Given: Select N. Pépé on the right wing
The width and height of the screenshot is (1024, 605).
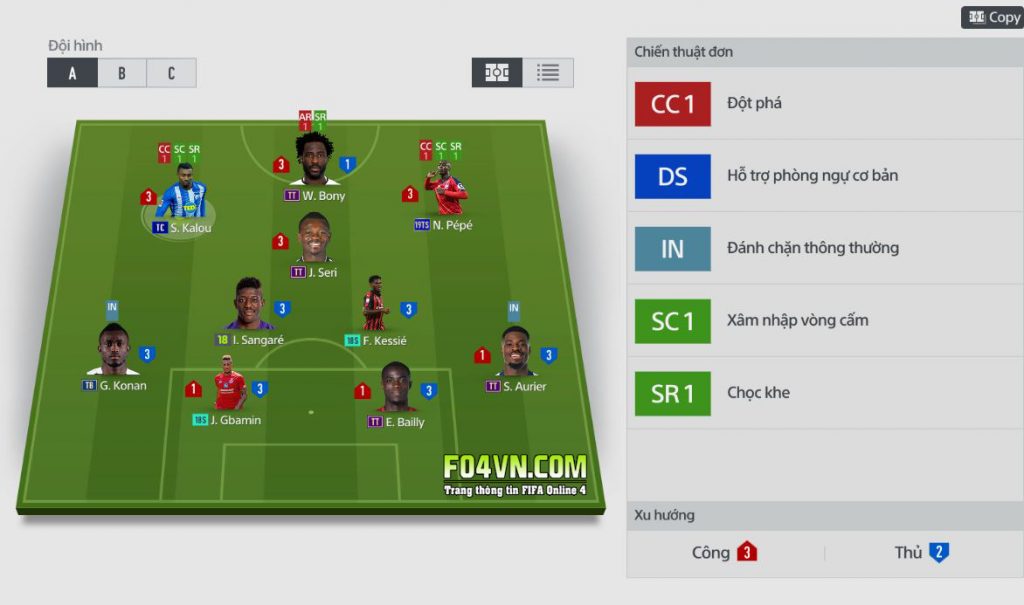Looking at the screenshot, I should [x=447, y=192].
